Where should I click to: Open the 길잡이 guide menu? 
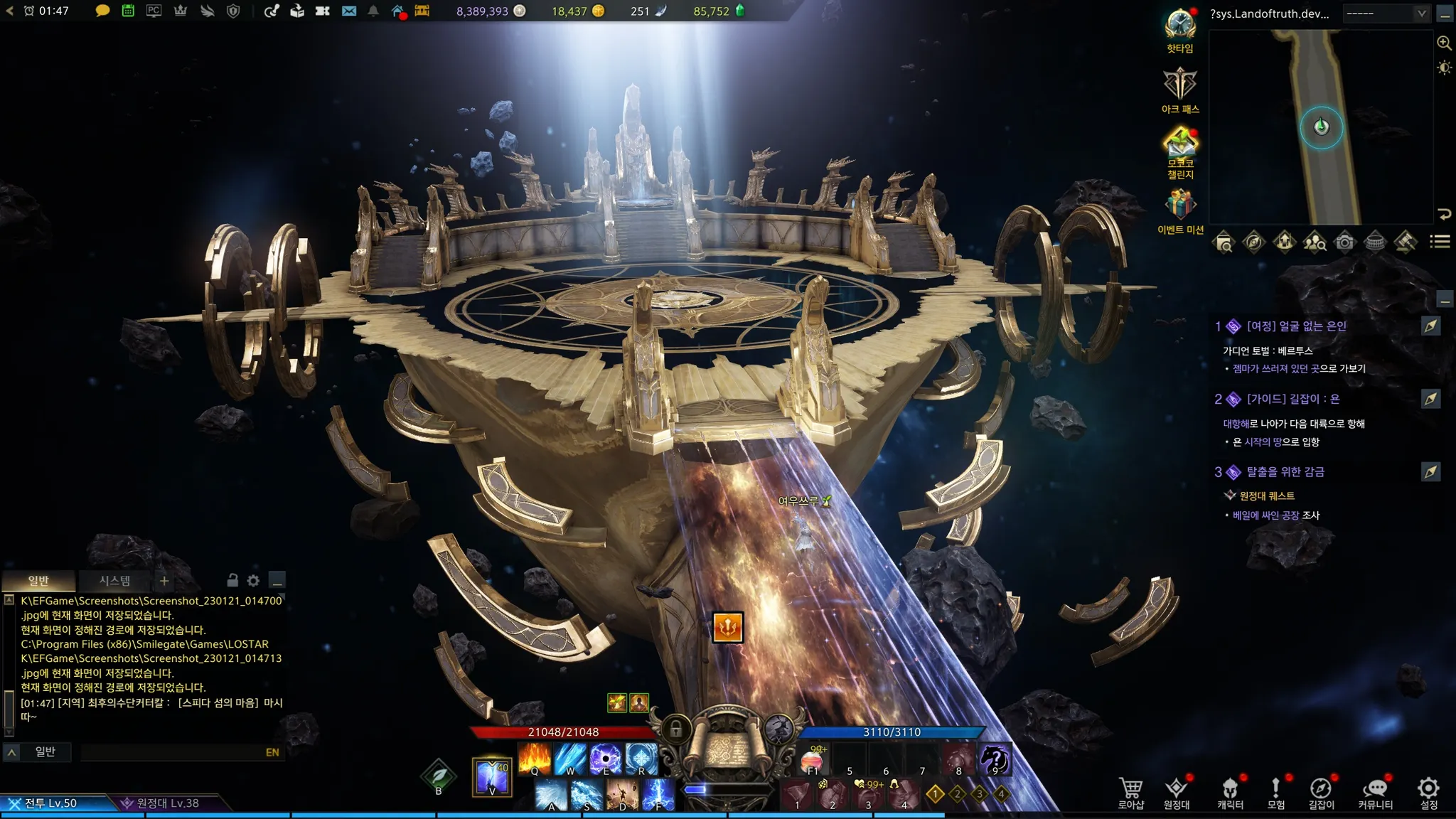tap(1321, 792)
